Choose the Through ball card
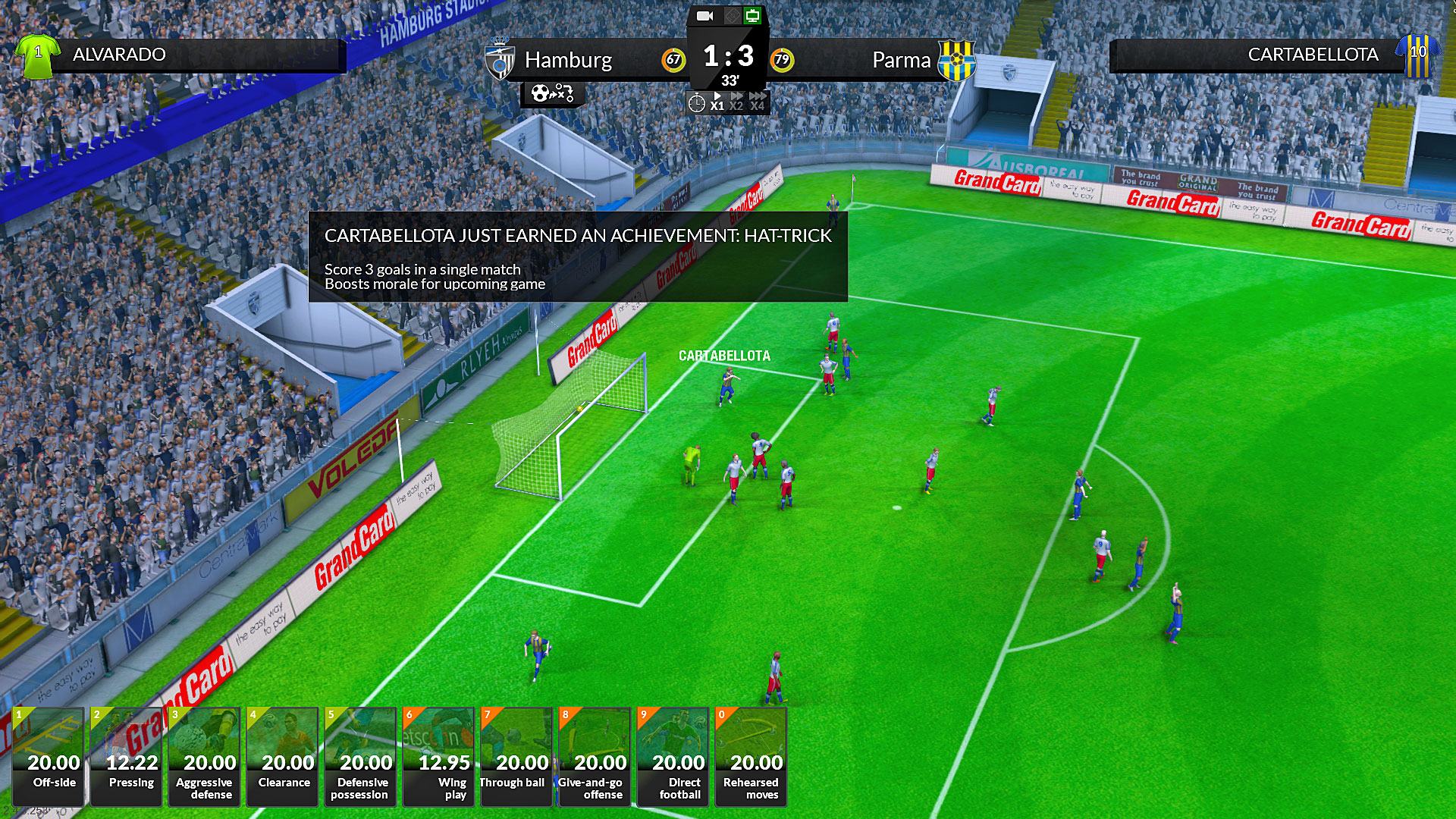 pyautogui.click(x=517, y=756)
